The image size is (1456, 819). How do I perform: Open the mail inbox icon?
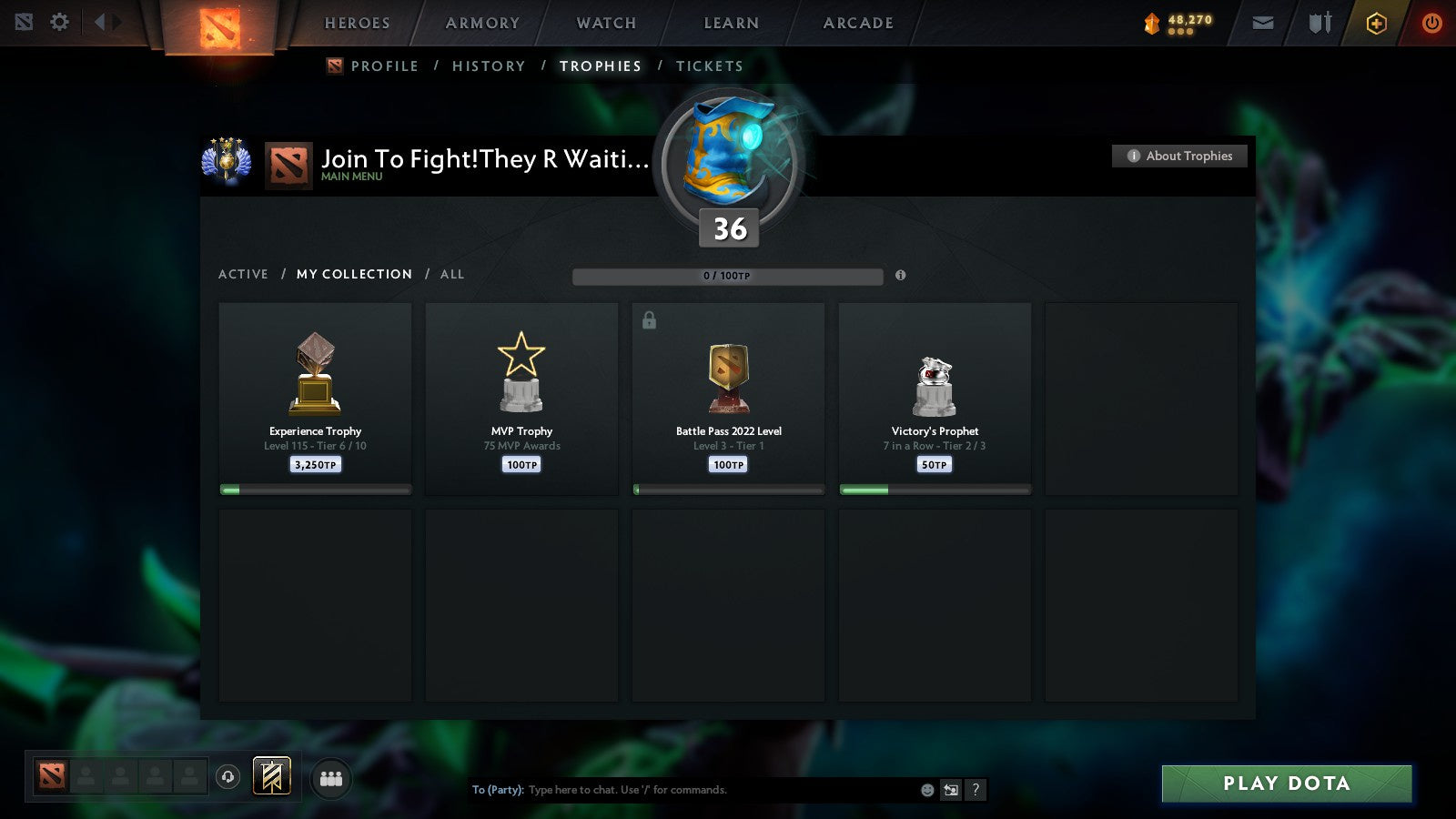pos(1262,22)
